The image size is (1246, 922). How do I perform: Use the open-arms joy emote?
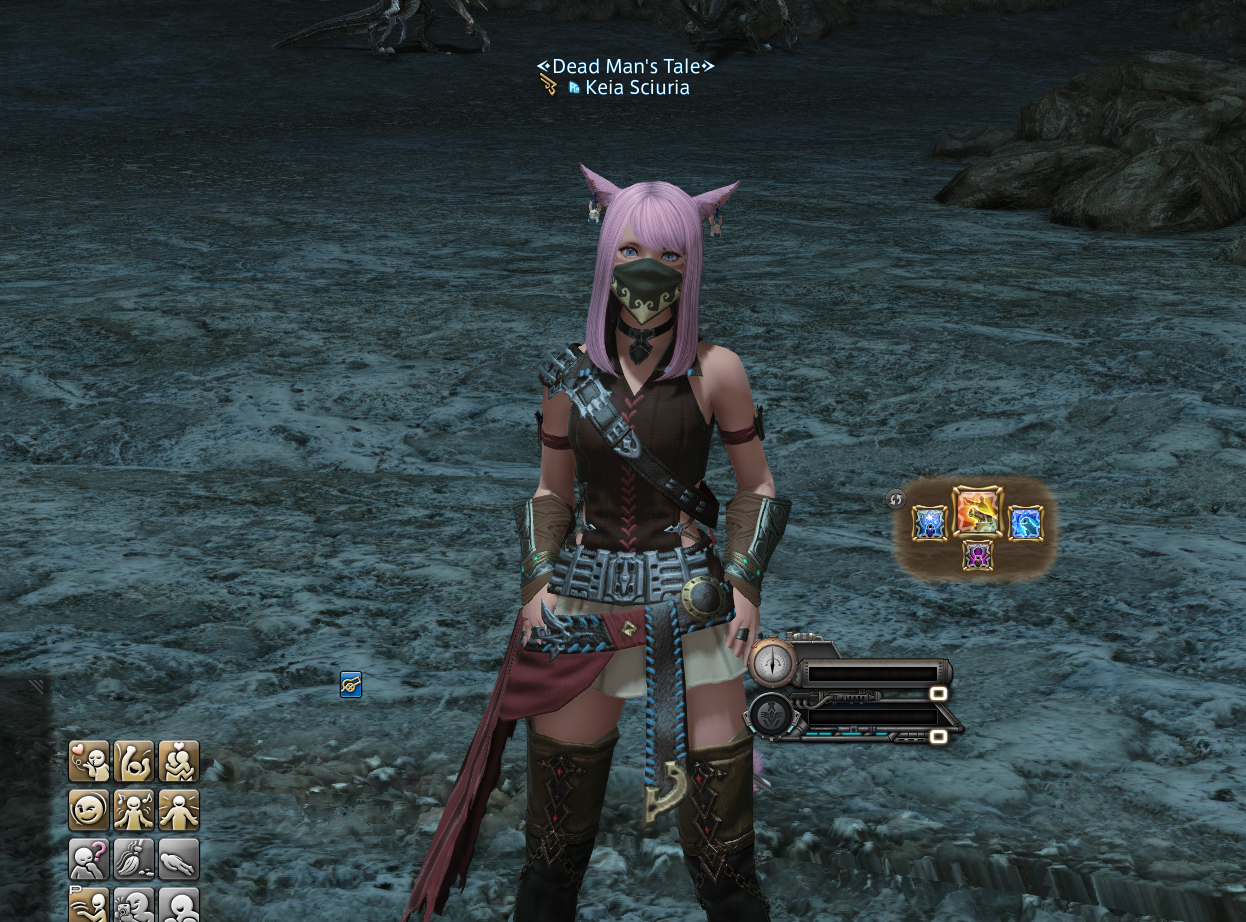click(x=179, y=809)
